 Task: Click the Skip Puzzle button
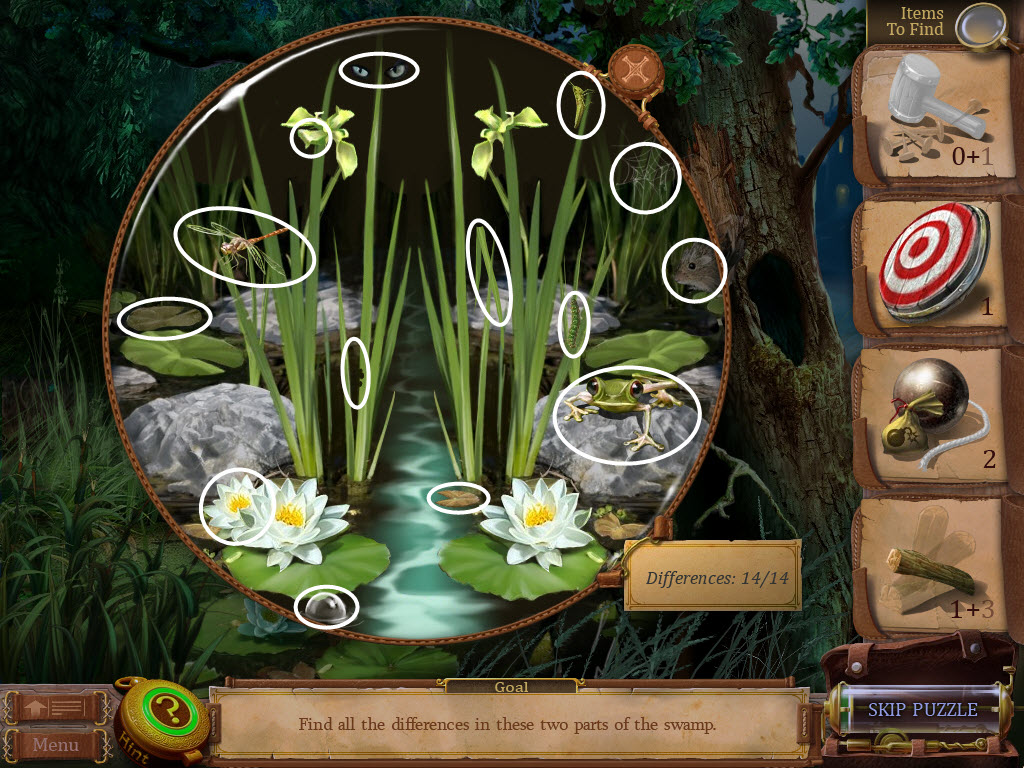coord(922,710)
